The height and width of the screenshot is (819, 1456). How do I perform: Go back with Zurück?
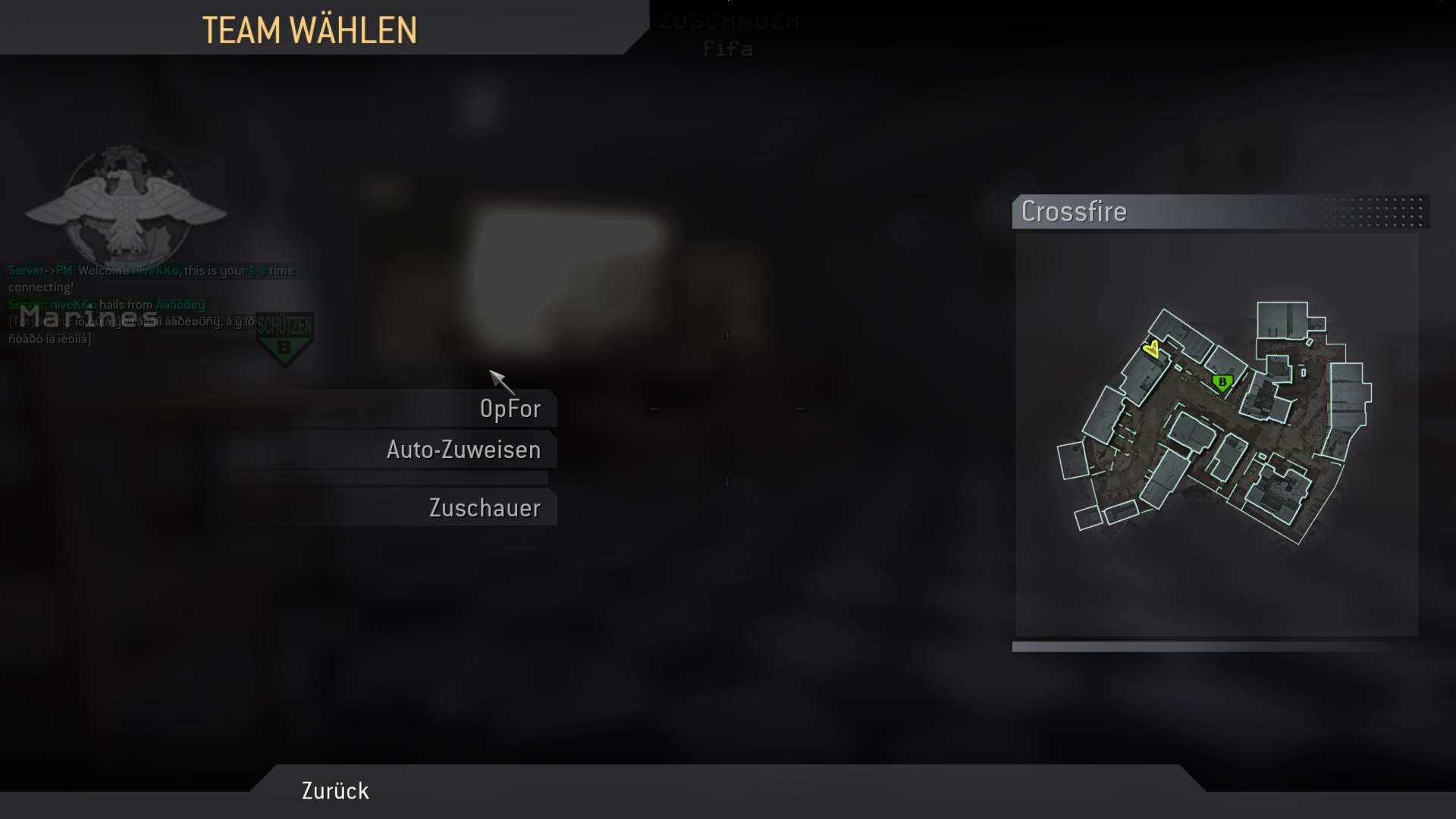click(x=335, y=791)
